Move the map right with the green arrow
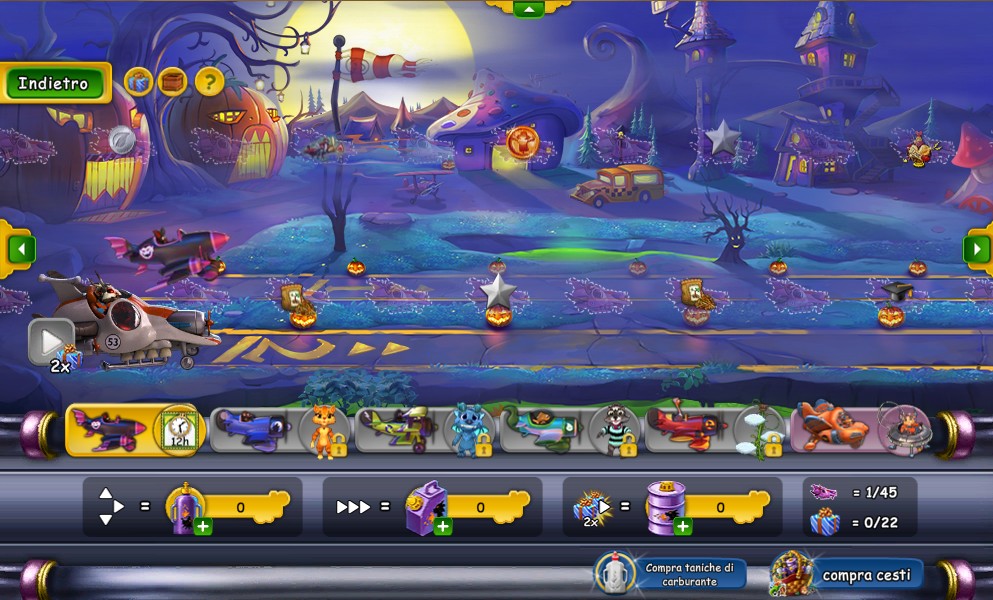The height and width of the screenshot is (600, 993). [976, 248]
